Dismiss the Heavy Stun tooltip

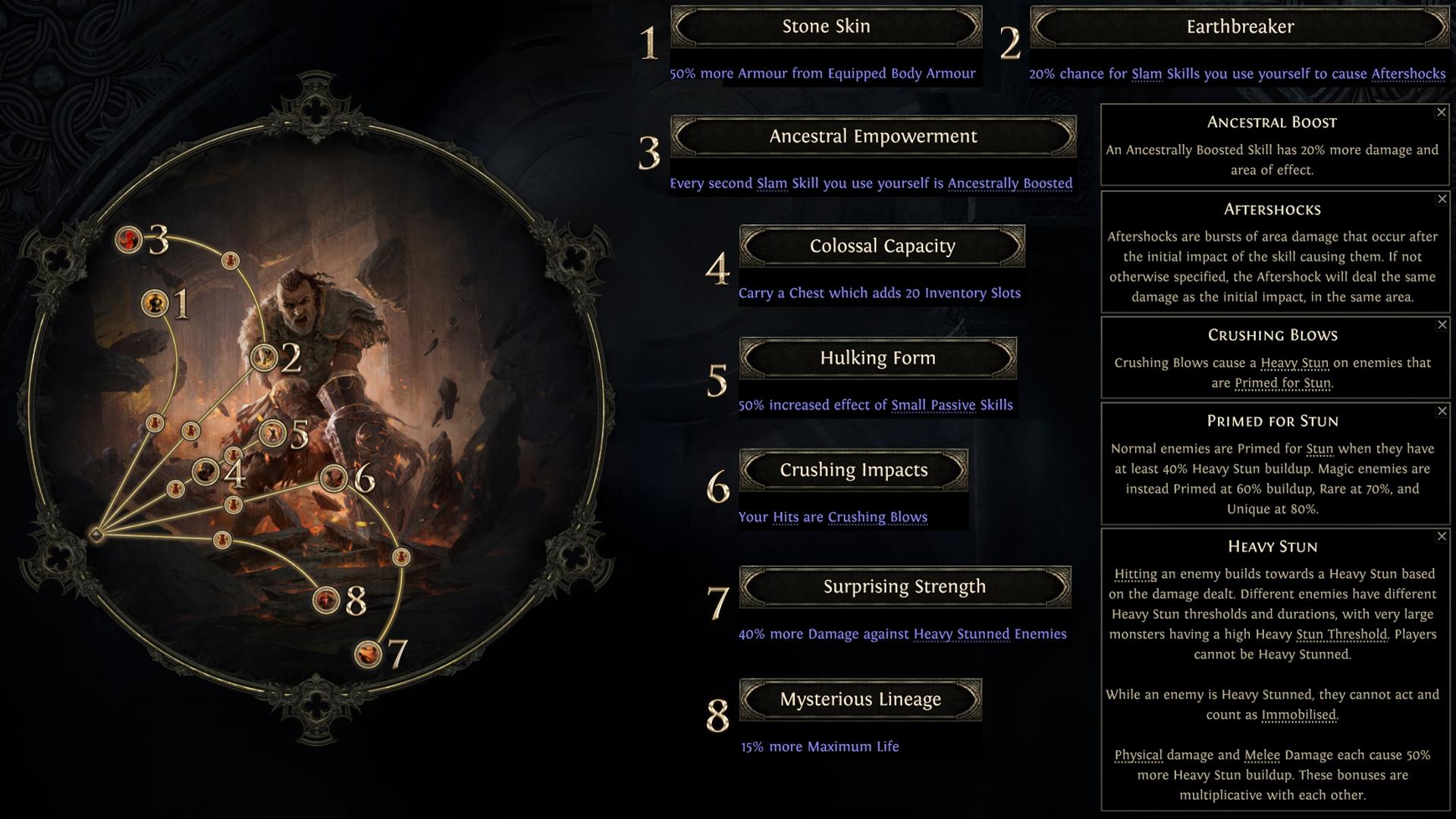[x=1442, y=536]
